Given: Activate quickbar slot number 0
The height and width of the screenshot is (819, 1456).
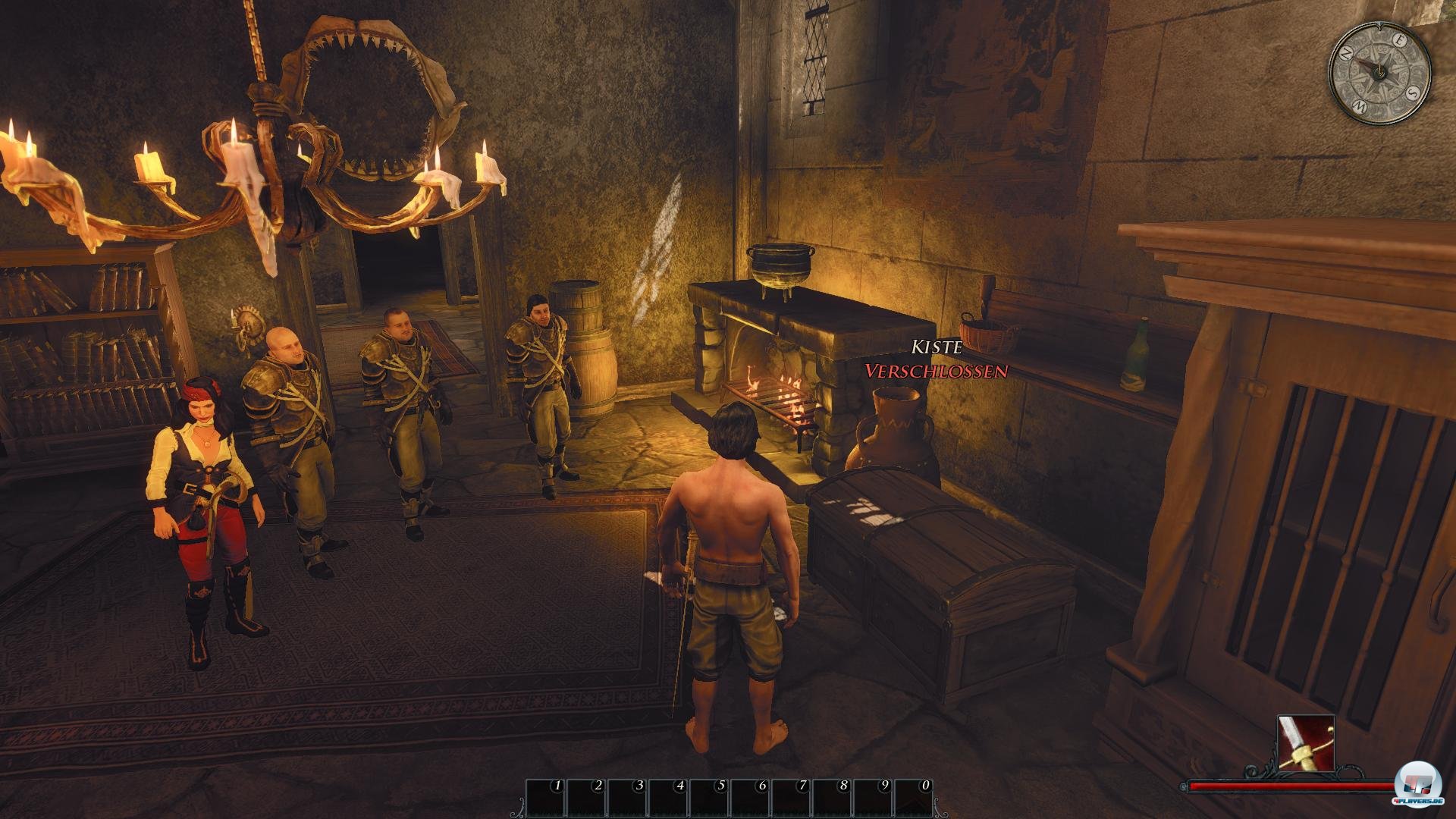Looking at the screenshot, I should coord(913,798).
